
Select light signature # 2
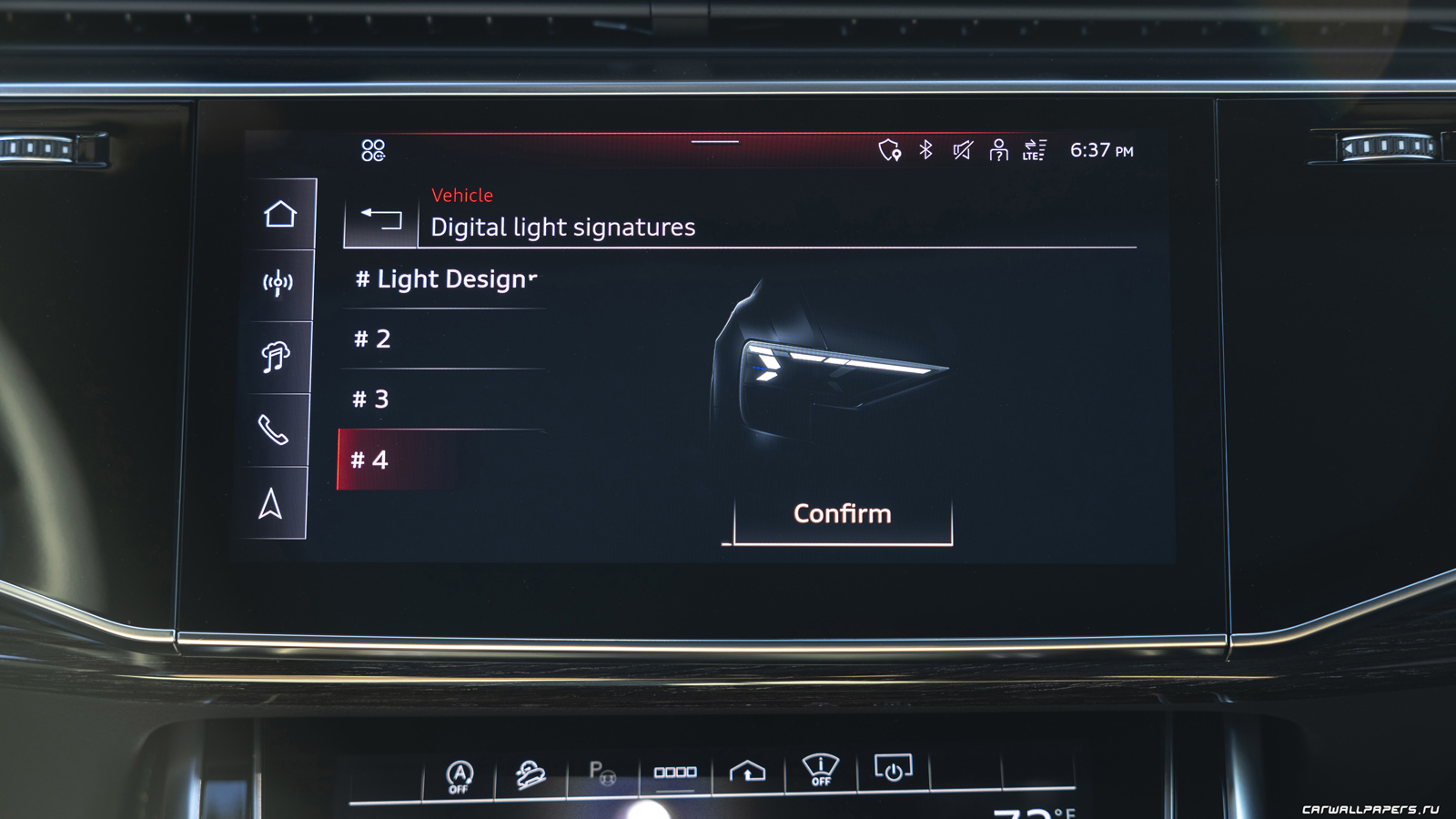click(443, 339)
